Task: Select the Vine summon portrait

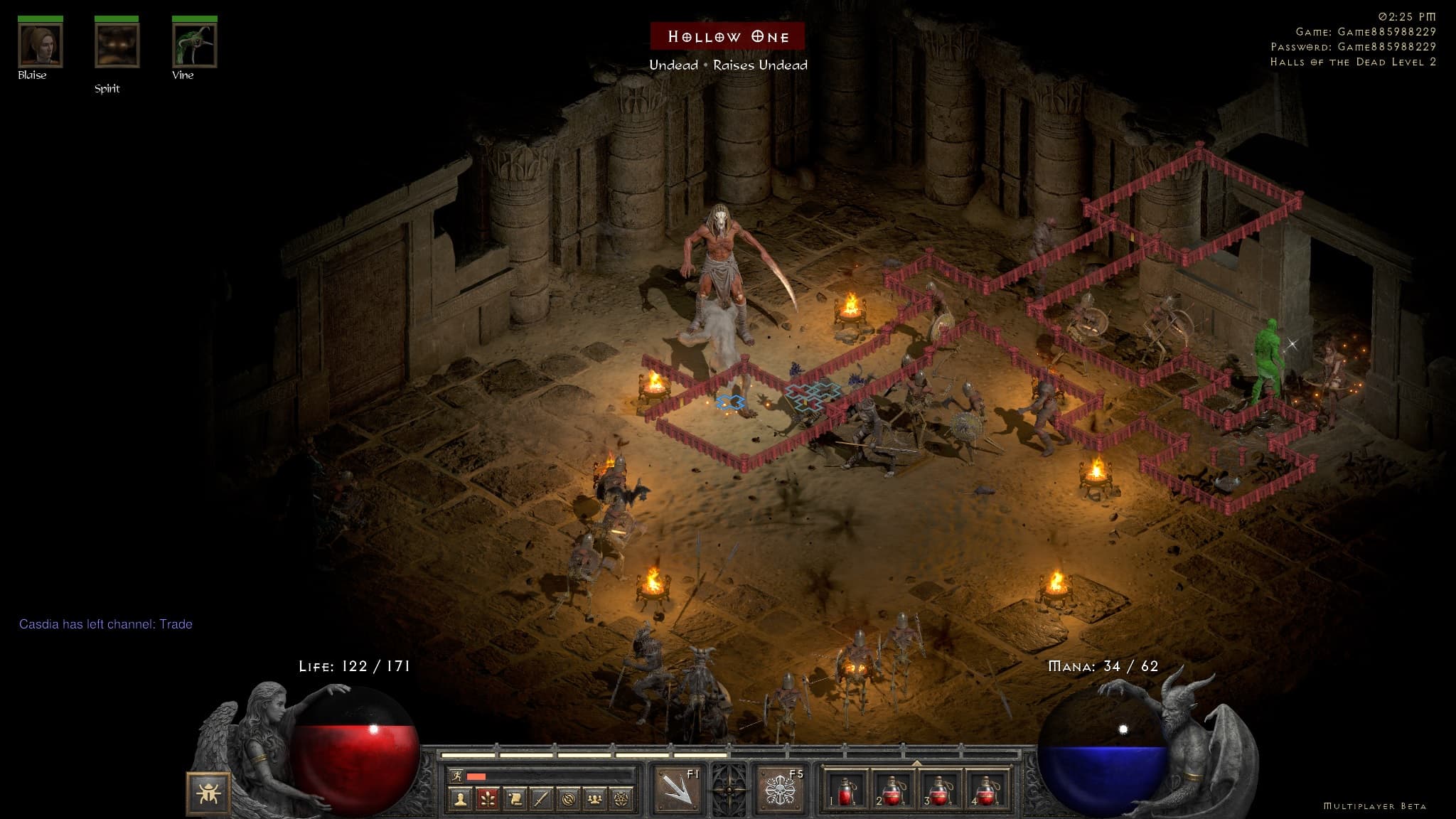Action: [194, 45]
